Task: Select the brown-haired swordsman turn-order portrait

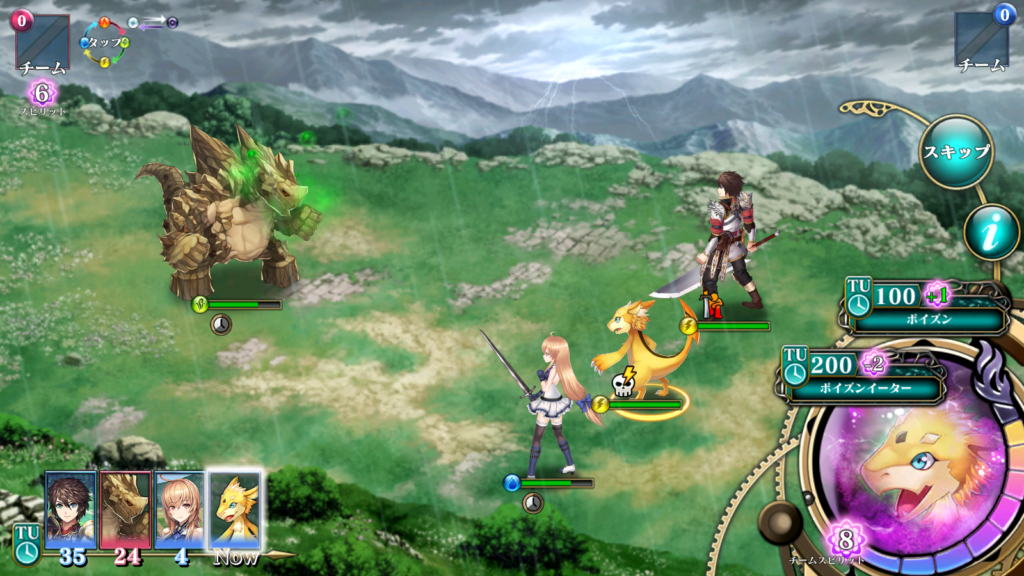Action: point(71,508)
